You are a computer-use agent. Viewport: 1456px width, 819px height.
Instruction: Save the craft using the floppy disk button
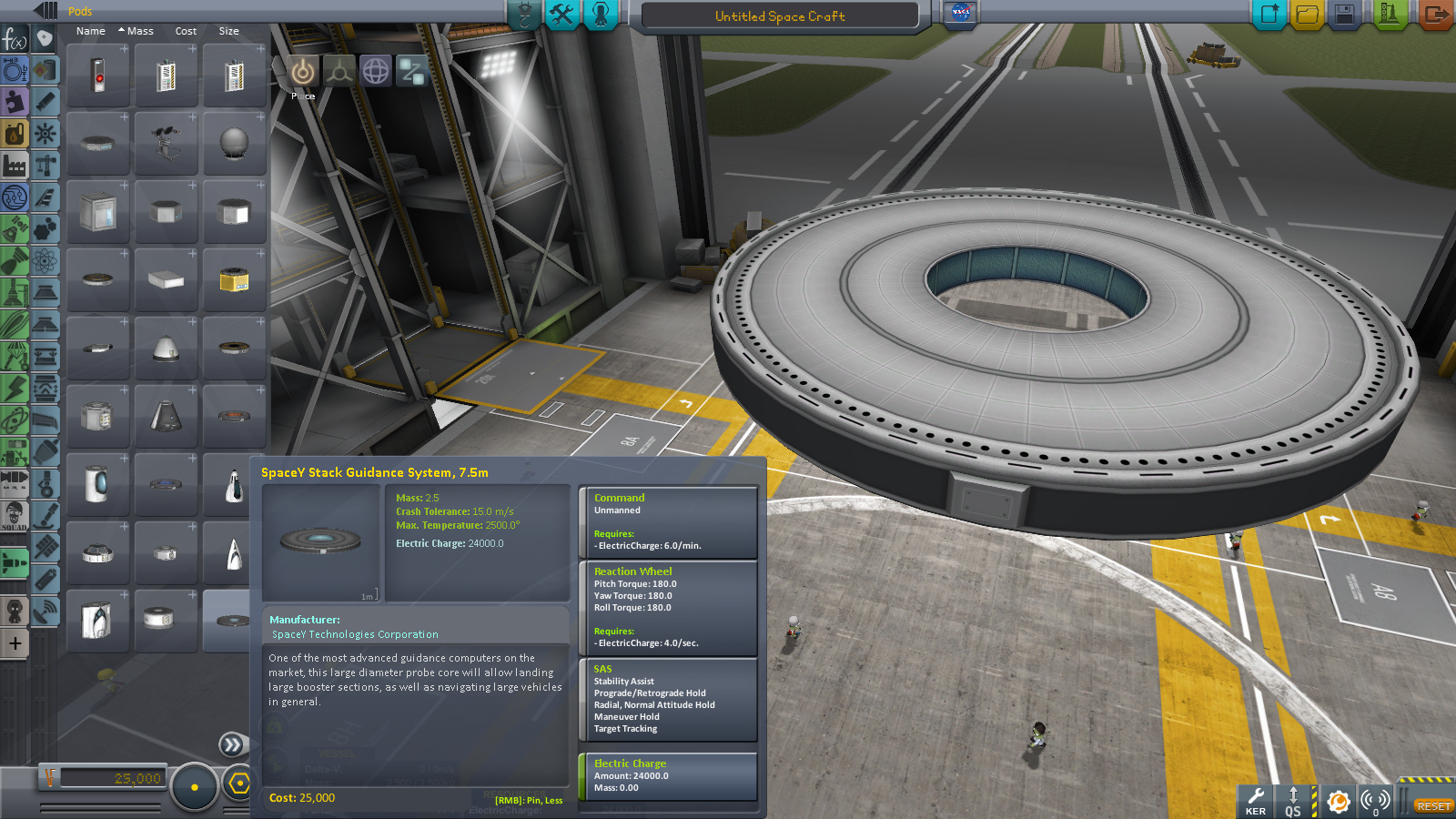pos(1344,15)
